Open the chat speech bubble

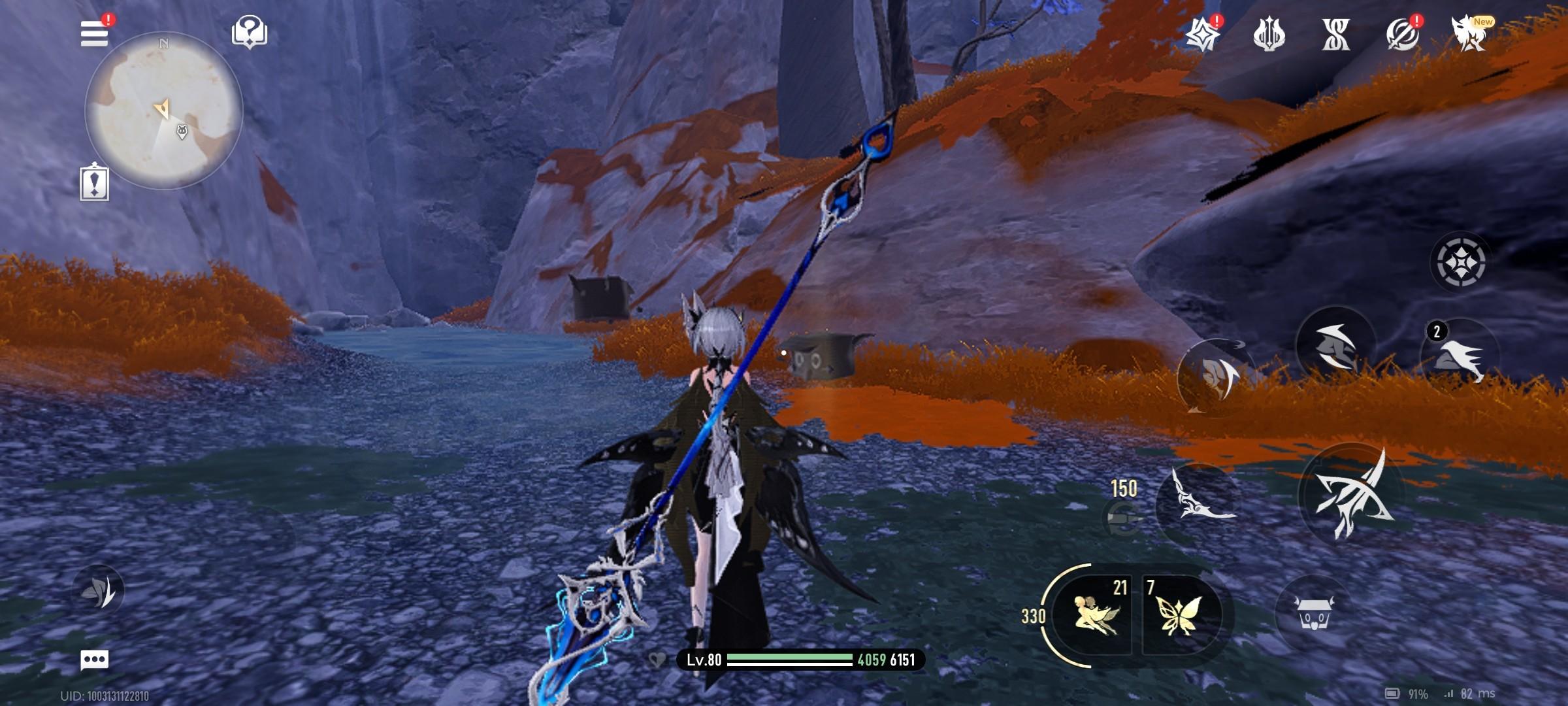[94, 660]
